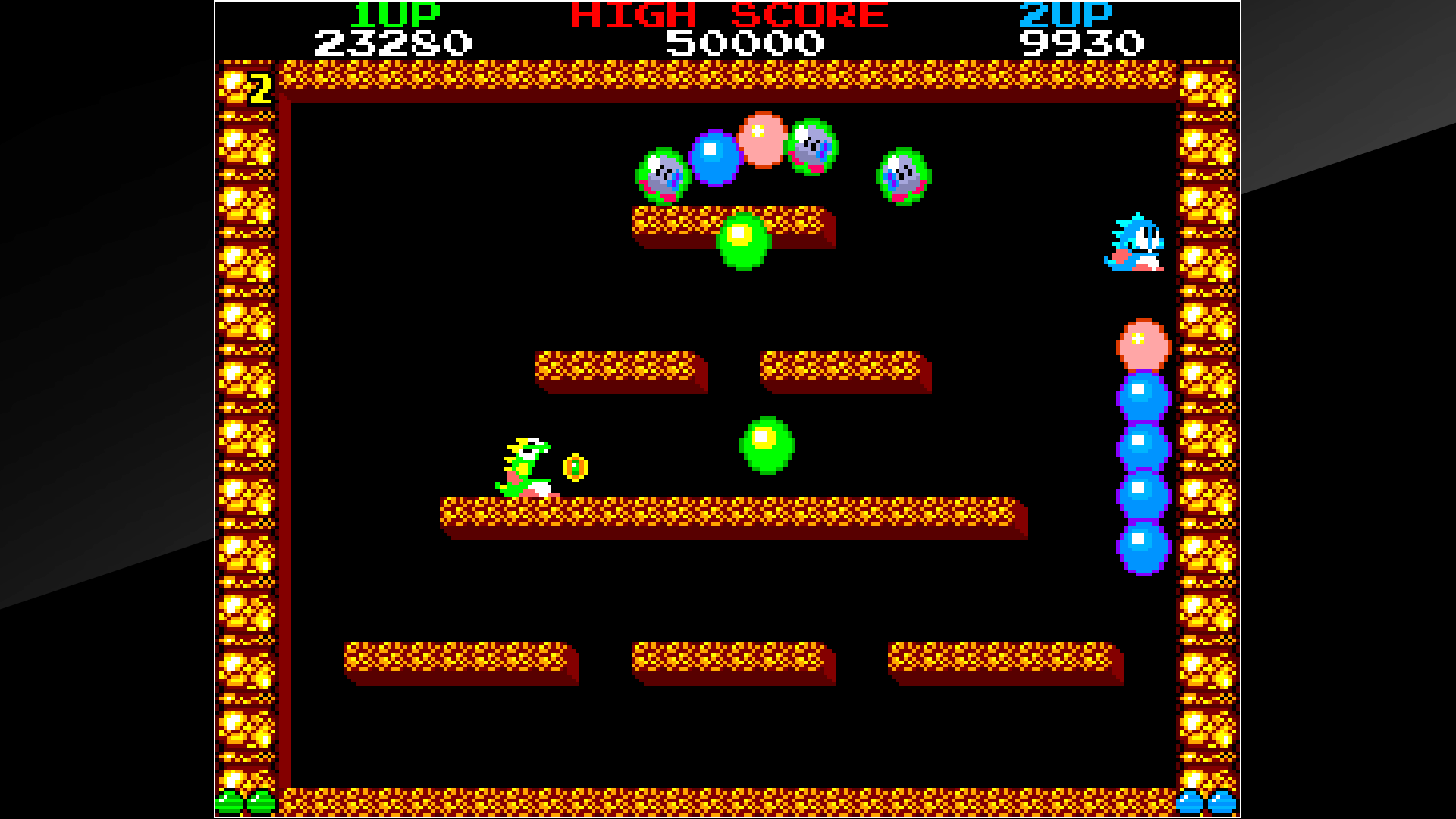Click the pink bubble at the top
1456x819 pixels.
762,140
